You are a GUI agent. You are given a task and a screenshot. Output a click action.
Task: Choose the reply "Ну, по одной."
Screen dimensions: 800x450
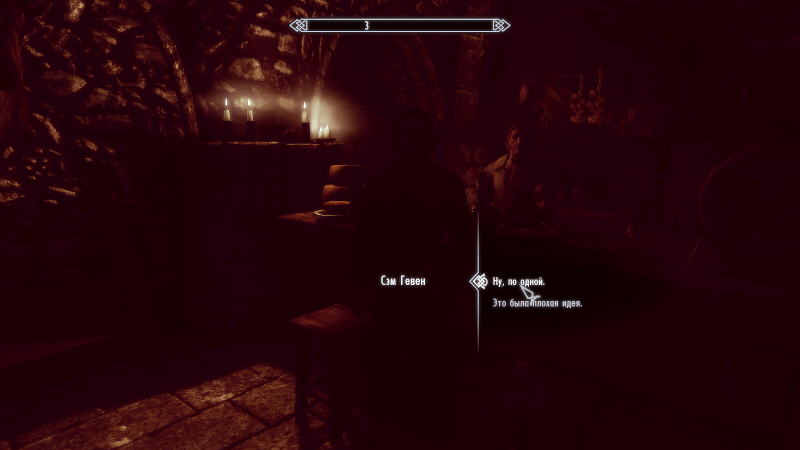518,282
